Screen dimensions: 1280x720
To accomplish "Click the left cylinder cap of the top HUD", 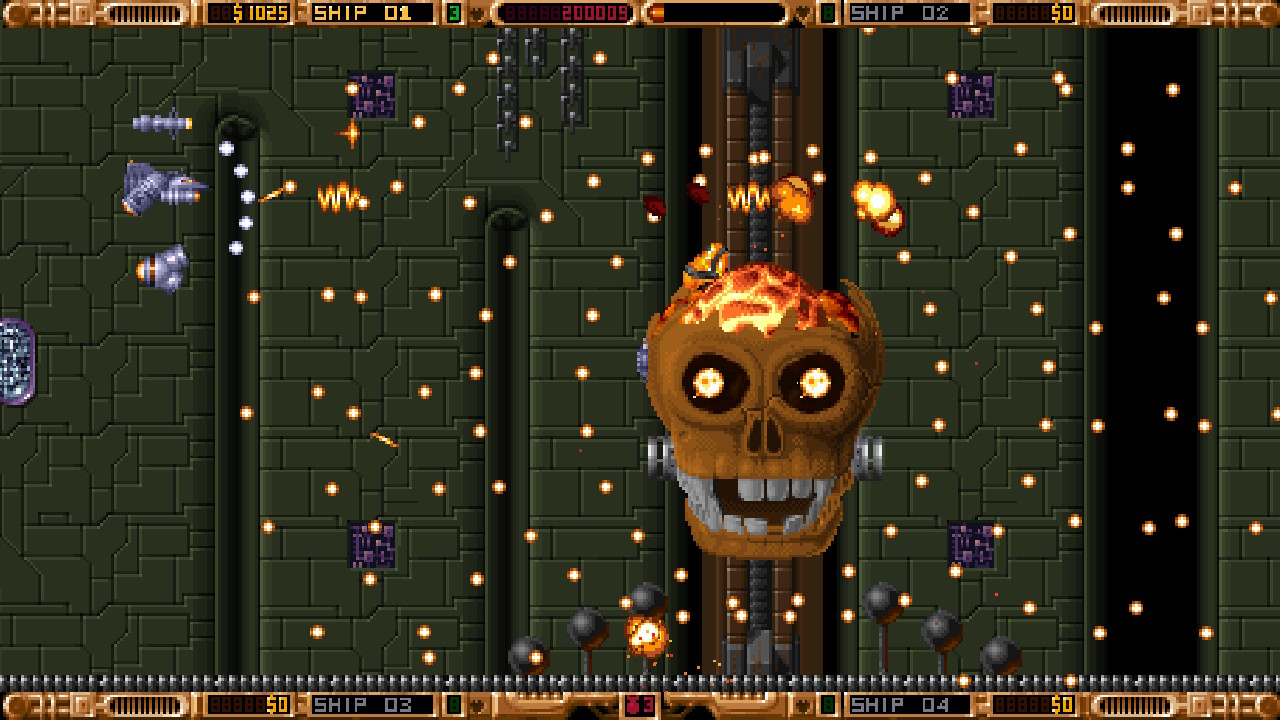I will pyautogui.click(x=18, y=13).
